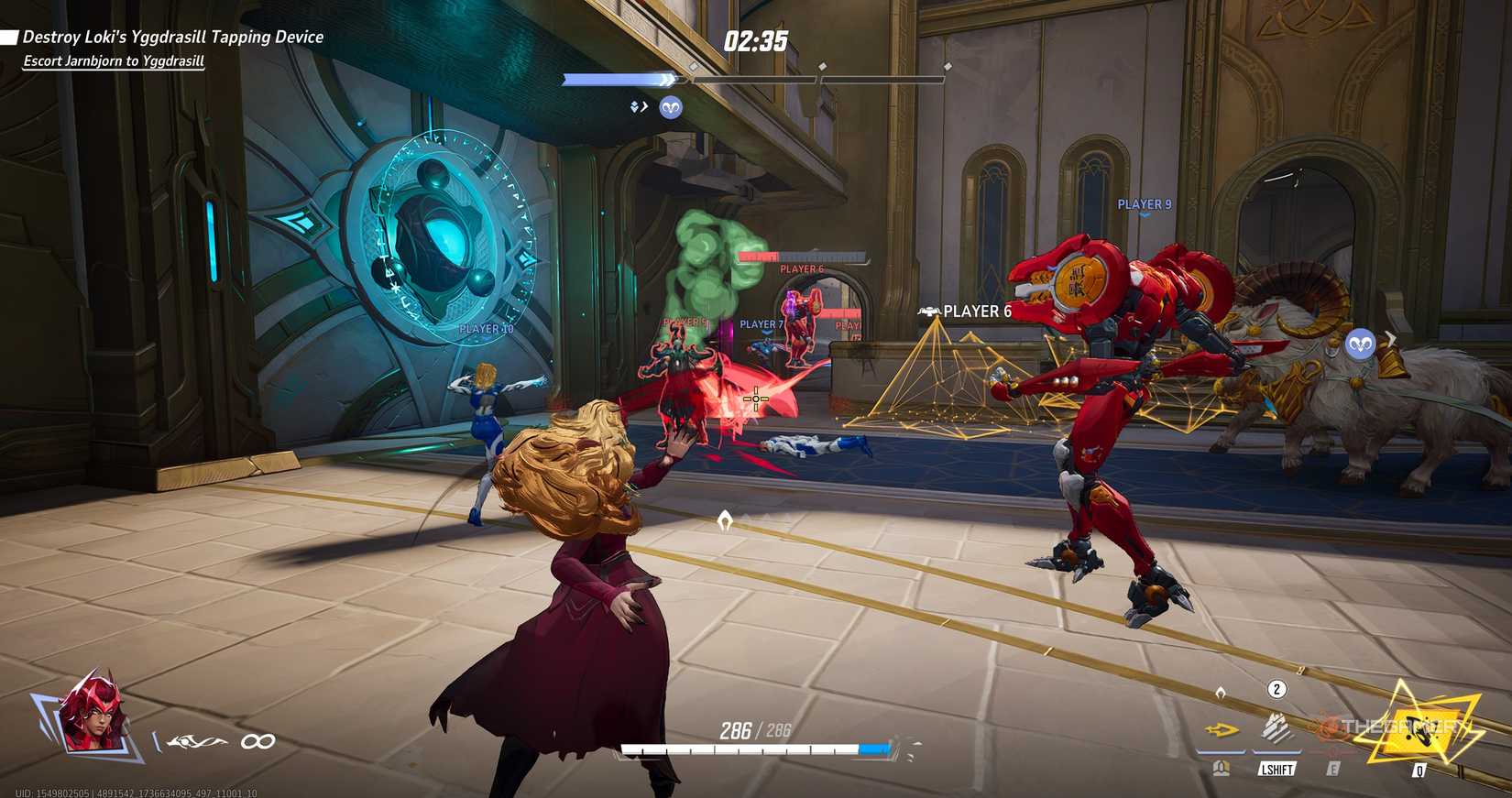The width and height of the screenshot is (1512, 798).
Task: Click the white diamond checkpoint on the progress bar
Action: tap(694, 65)
